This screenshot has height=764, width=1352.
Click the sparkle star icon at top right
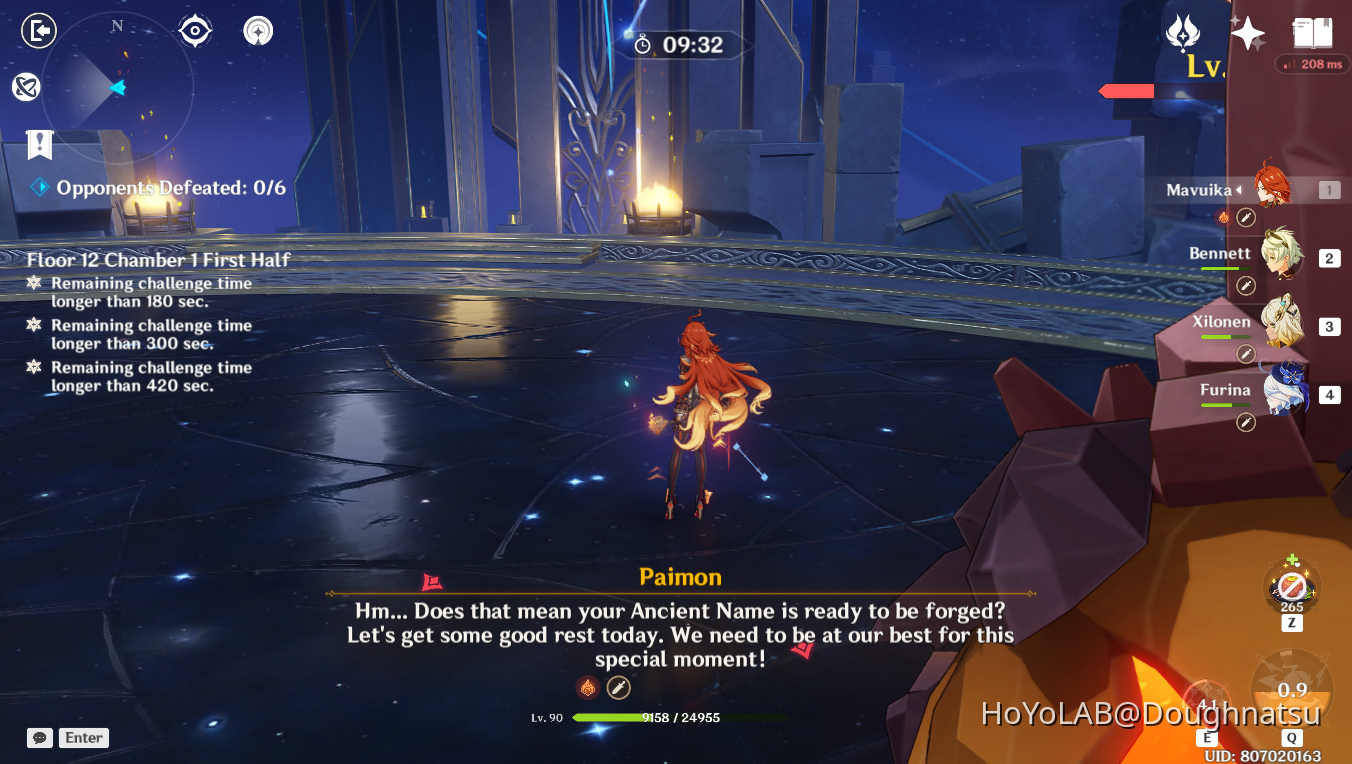[x=1247, y=33]
